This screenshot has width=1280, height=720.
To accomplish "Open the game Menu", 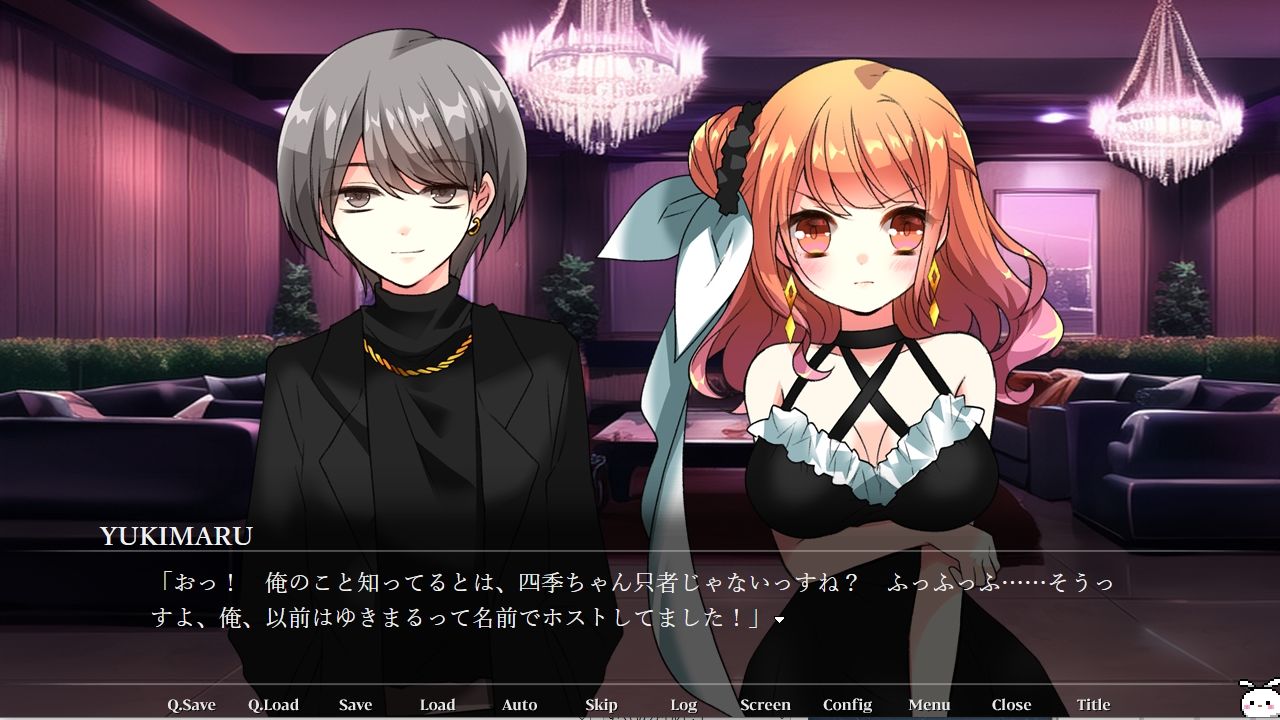I will (929, 704).
